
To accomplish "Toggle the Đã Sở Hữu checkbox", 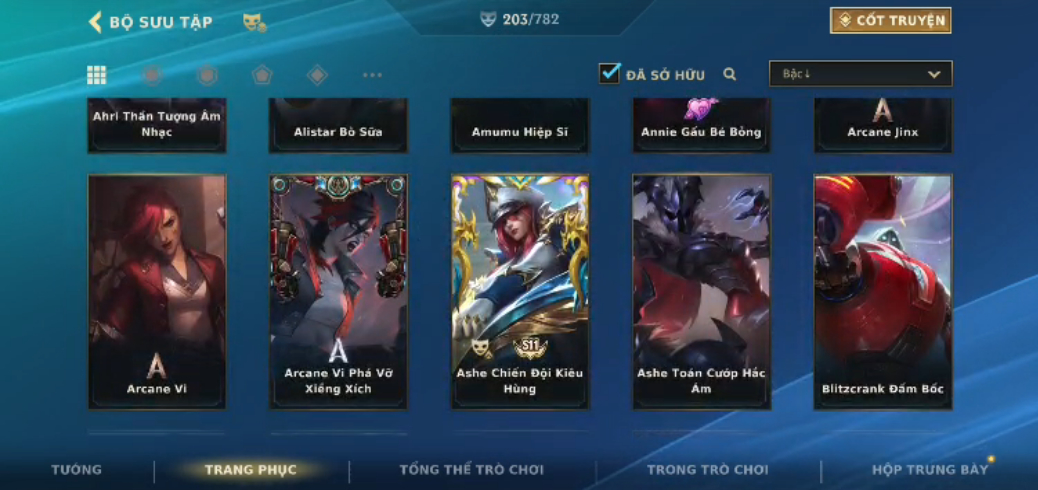I will coord(609,73).
